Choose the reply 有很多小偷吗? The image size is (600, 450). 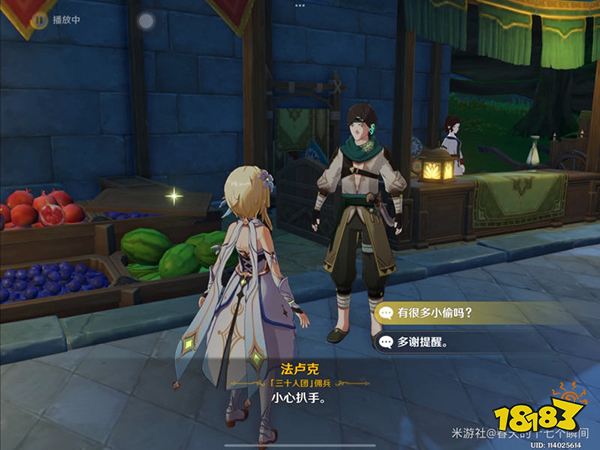[x=436, y=312]
